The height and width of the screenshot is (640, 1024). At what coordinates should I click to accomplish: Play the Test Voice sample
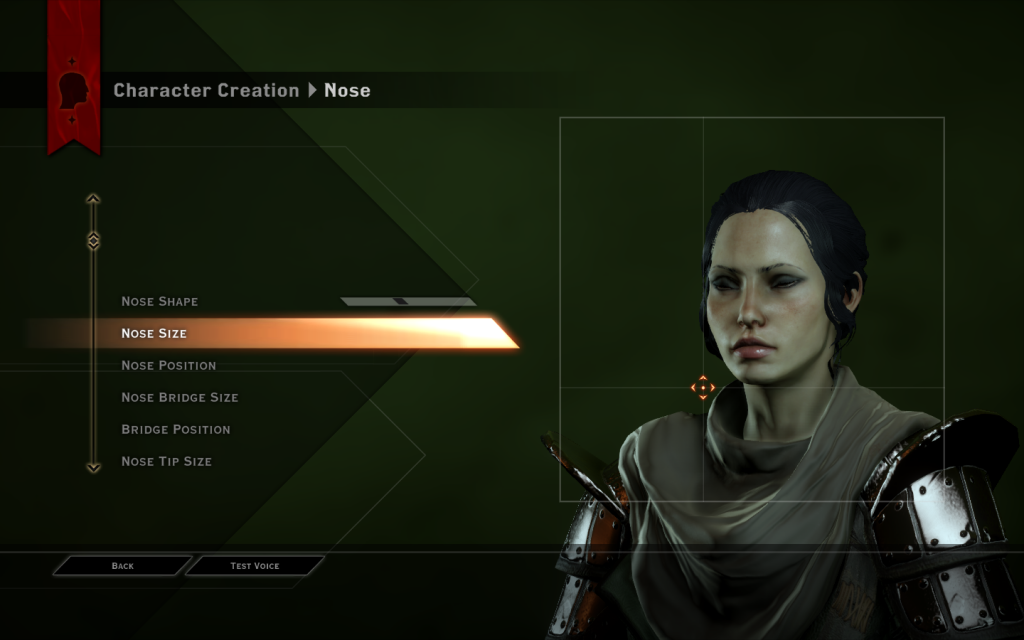(x=255, y=566)
